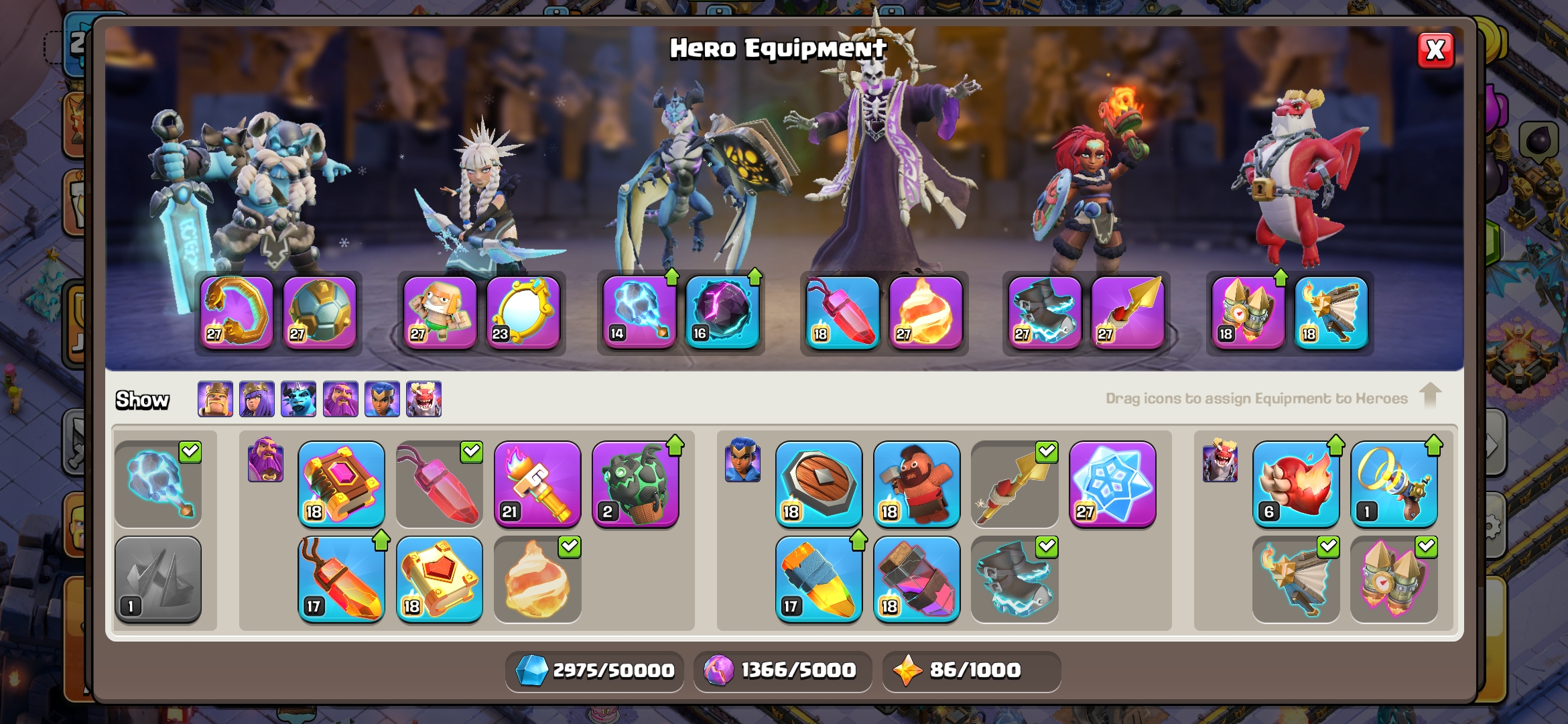Pick the level 27 snowflake equipment

[1112, 484]
